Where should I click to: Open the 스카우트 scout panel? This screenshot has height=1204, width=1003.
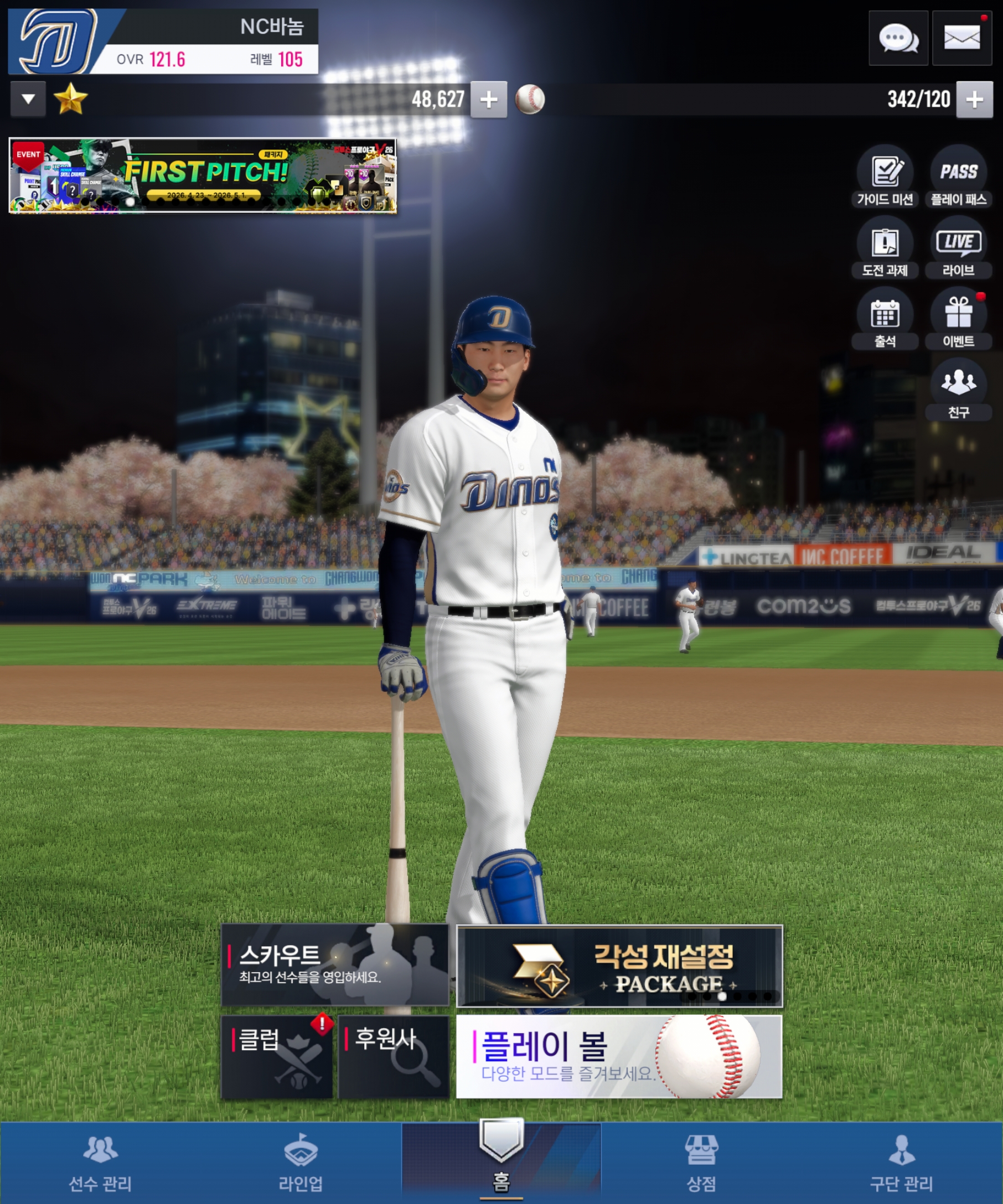pos(335,965)
